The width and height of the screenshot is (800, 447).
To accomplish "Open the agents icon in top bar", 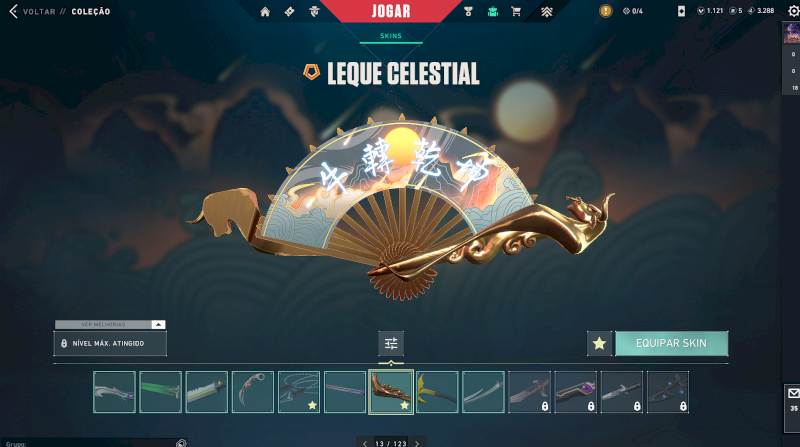I will click(314, 12).
